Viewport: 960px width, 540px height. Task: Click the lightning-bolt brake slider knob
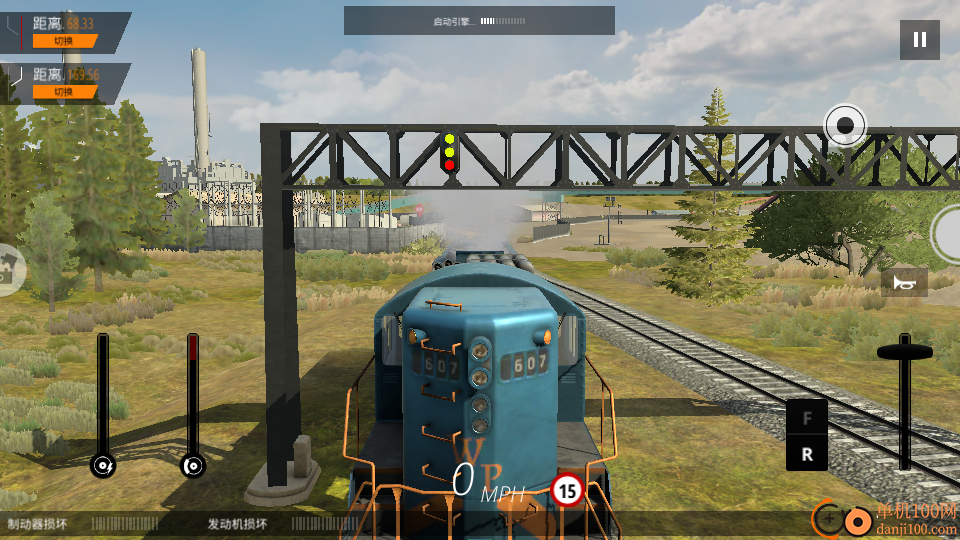pyautogui.click(x=103, y=465)
